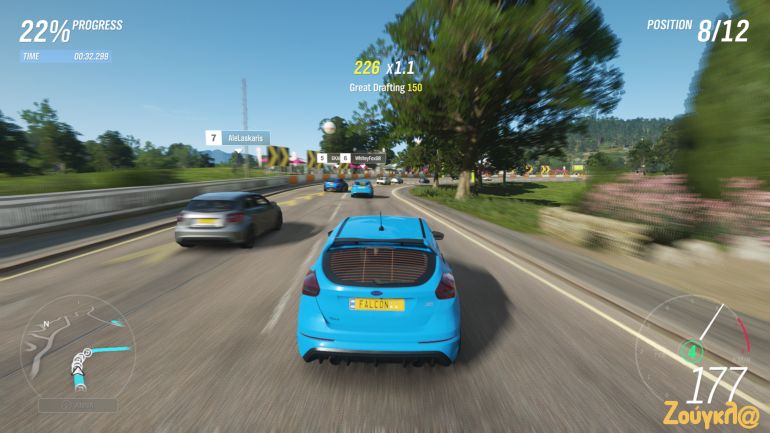Image resolution: width=770 pixels, height=433 pixels.
Task: Select the NeLaskaris player name tag
Action: tap(244, 138)
